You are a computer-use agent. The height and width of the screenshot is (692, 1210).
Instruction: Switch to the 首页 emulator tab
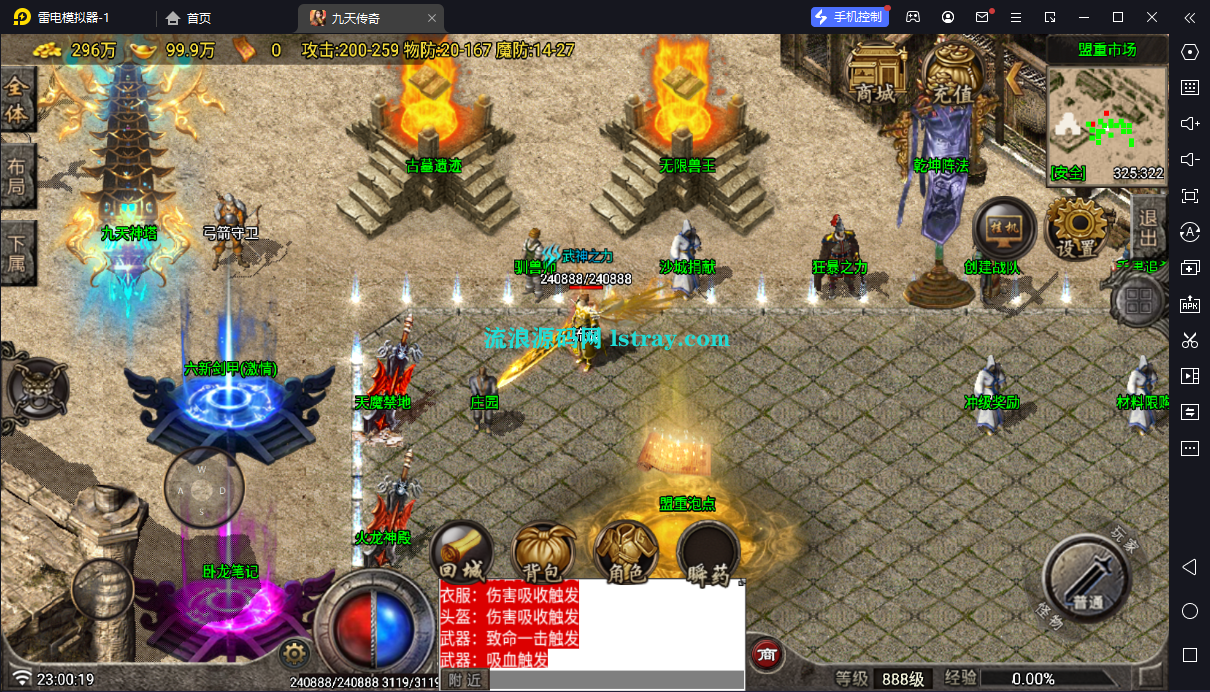189,18
